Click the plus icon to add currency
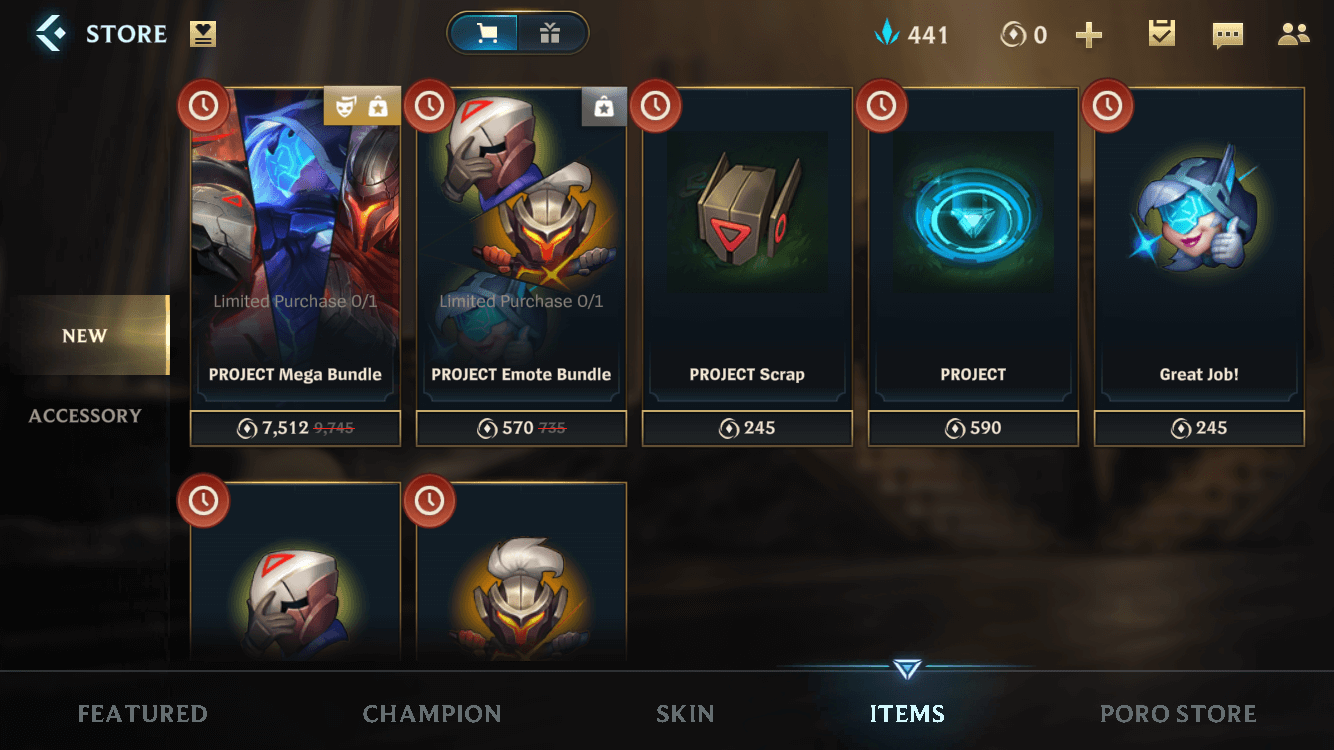The height and width of the screenshot is (750, 1334). click(x=1089, y=33)
